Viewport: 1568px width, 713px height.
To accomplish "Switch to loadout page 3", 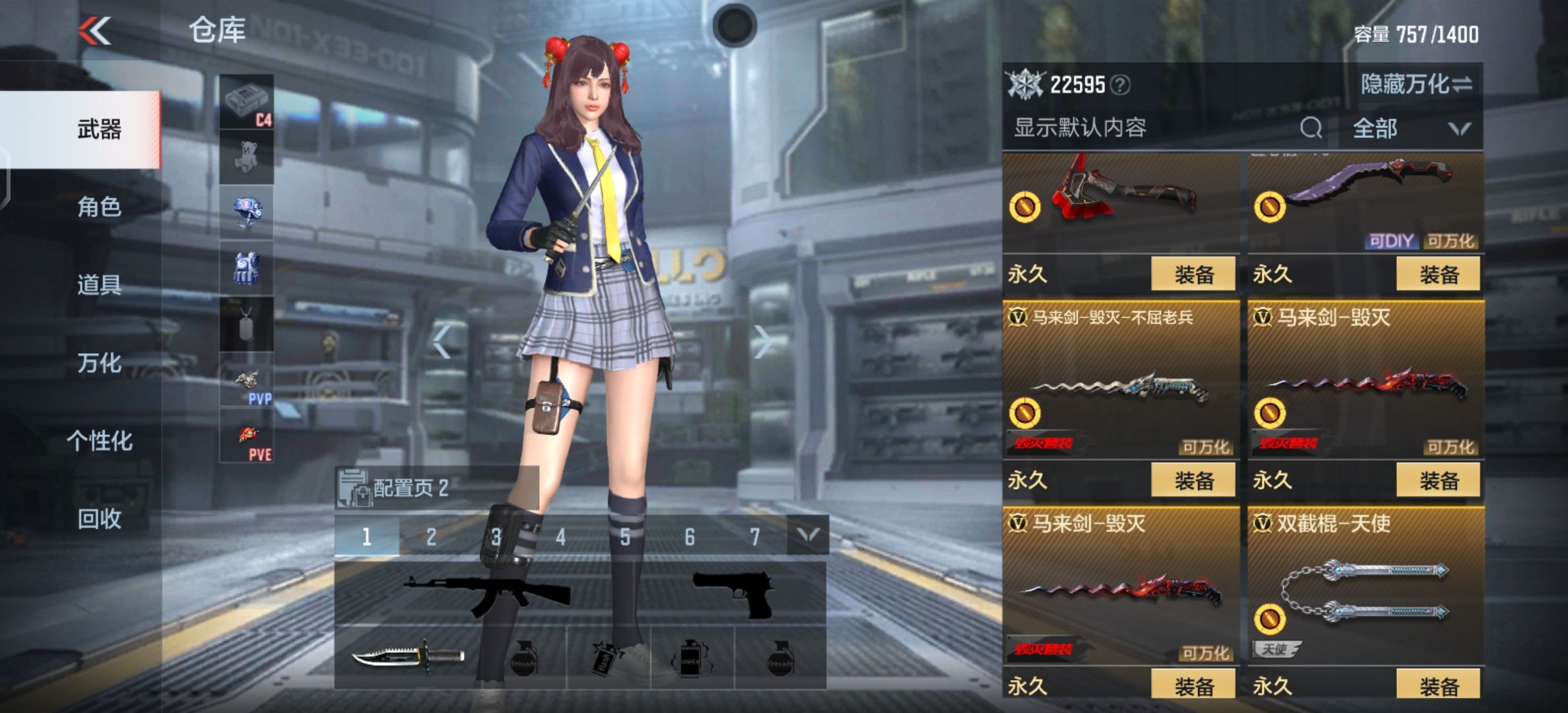I will point(496,537).
